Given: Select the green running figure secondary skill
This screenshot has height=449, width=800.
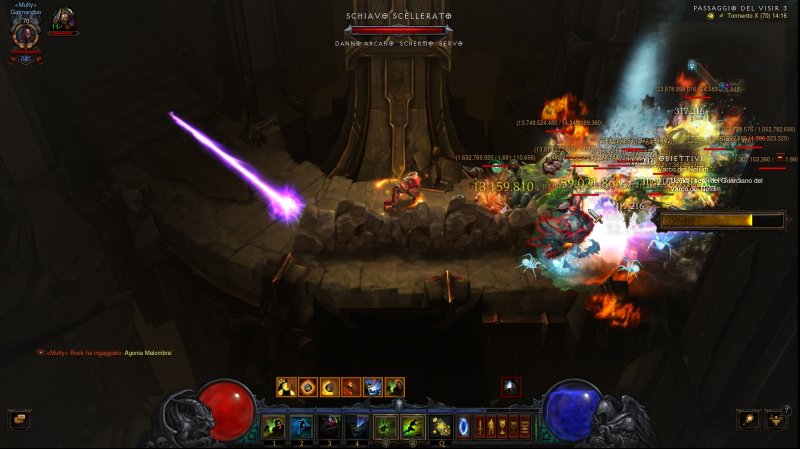Looking at the screenshot, I should coord(413,427).
